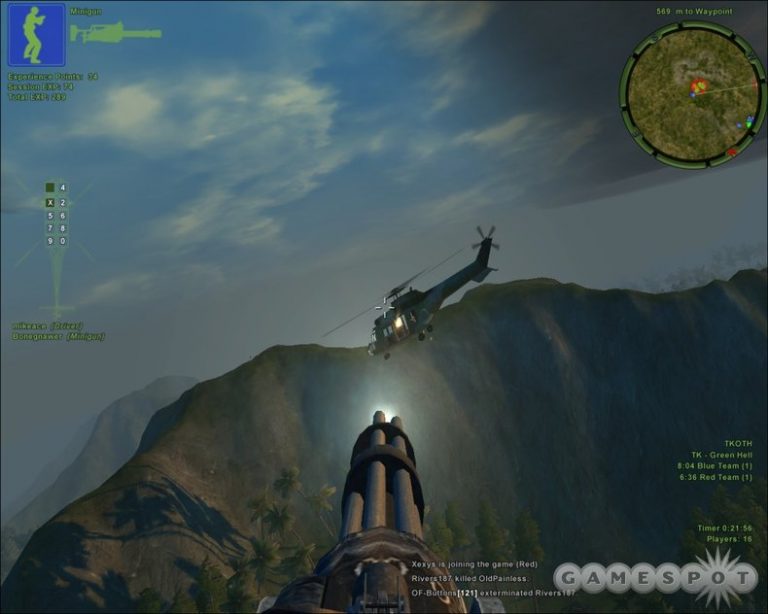Select the minigun weapon icon

[114, 32]
